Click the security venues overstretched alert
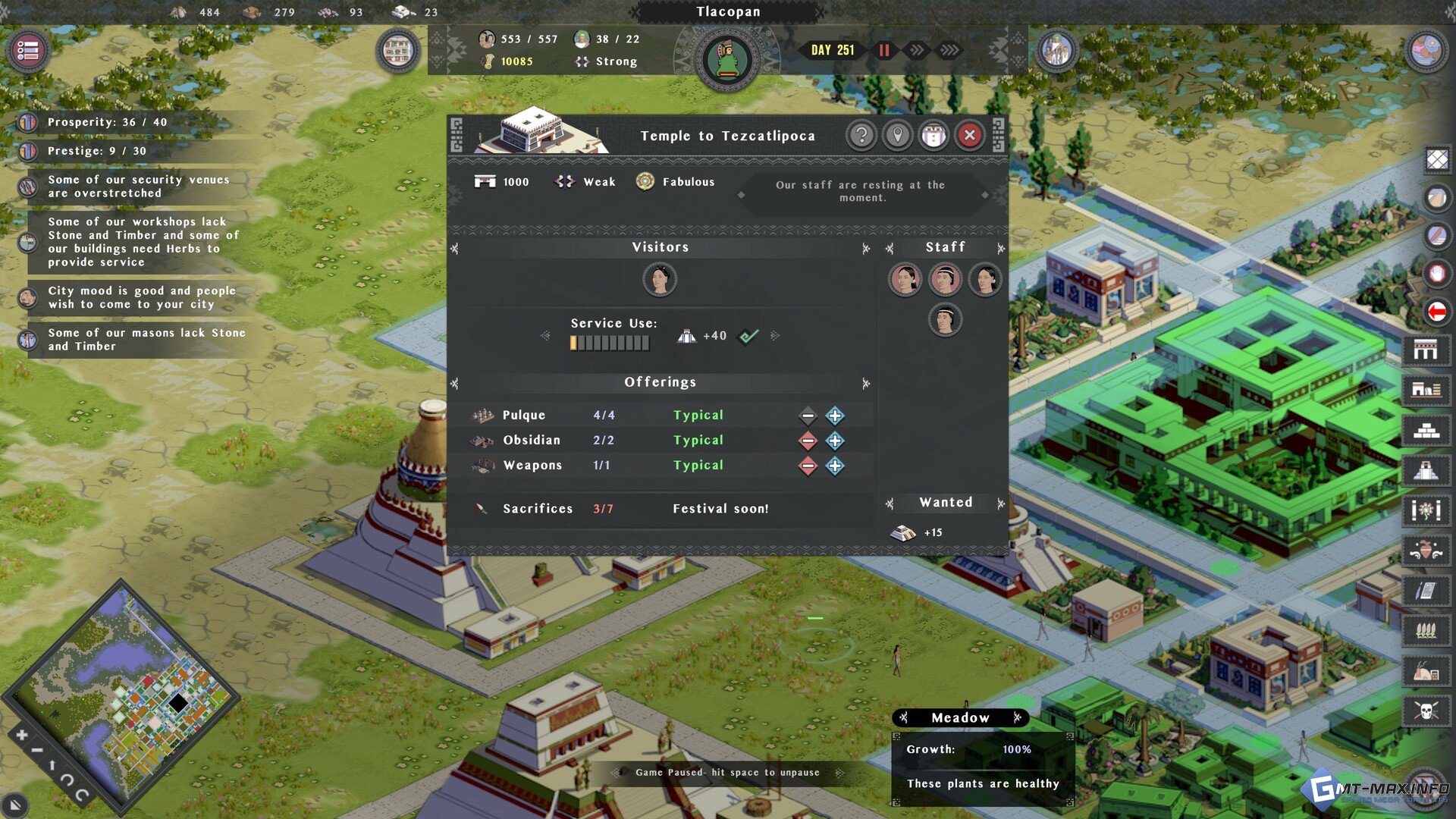 click(x=137, y=187)
